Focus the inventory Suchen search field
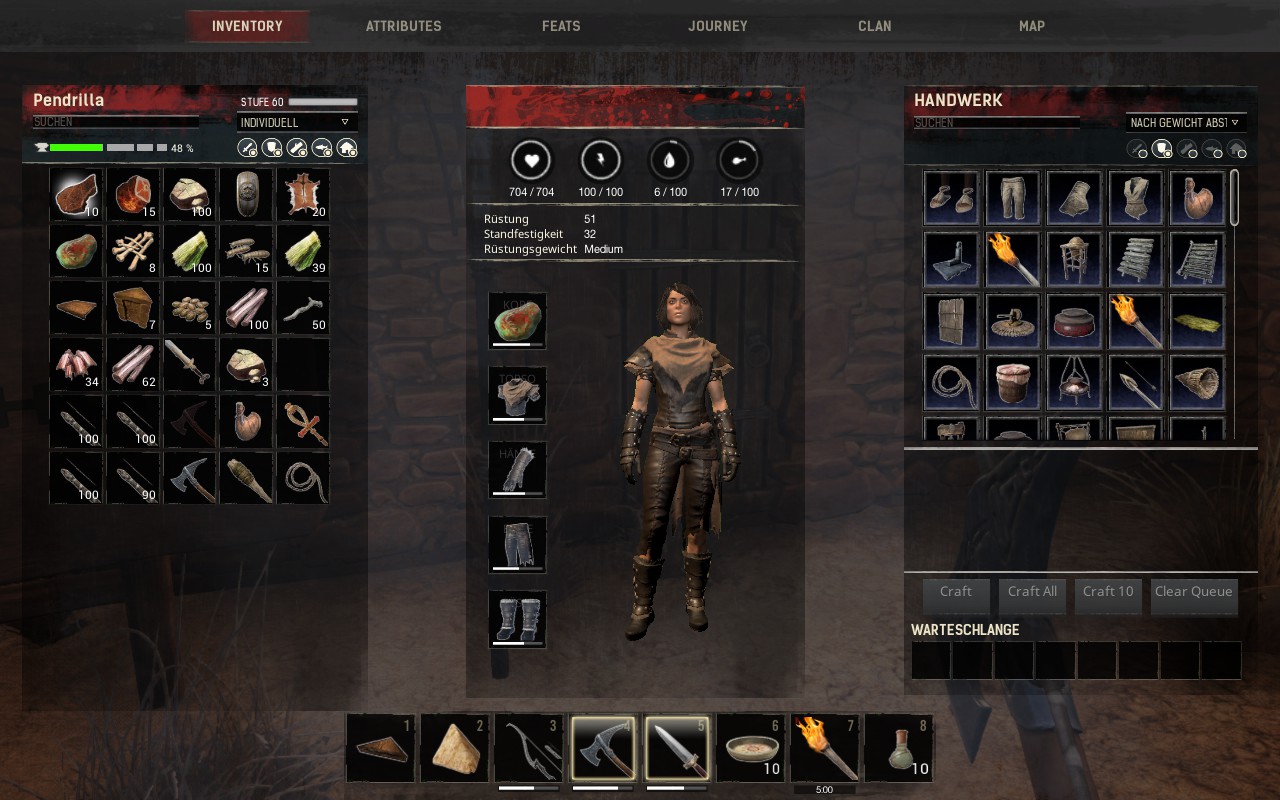1280x800 pixels. [115, 122]
